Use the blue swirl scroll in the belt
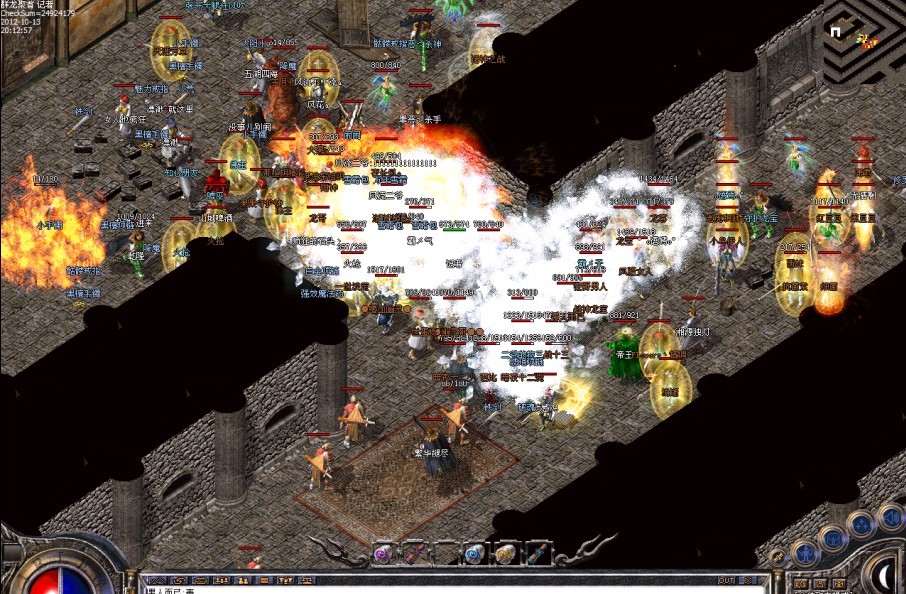The image size is (906, 594). [x=476, y=553]
